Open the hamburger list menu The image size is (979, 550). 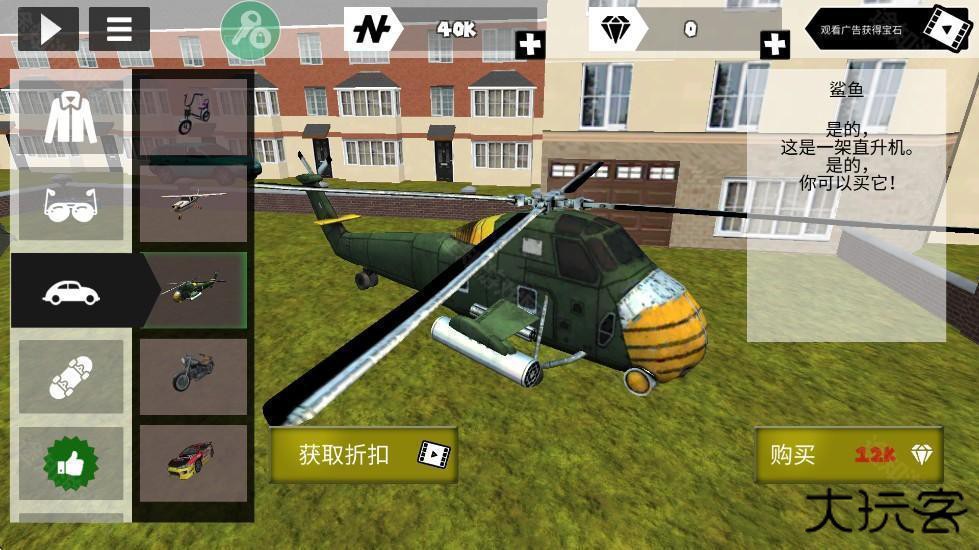coord(119,29)
